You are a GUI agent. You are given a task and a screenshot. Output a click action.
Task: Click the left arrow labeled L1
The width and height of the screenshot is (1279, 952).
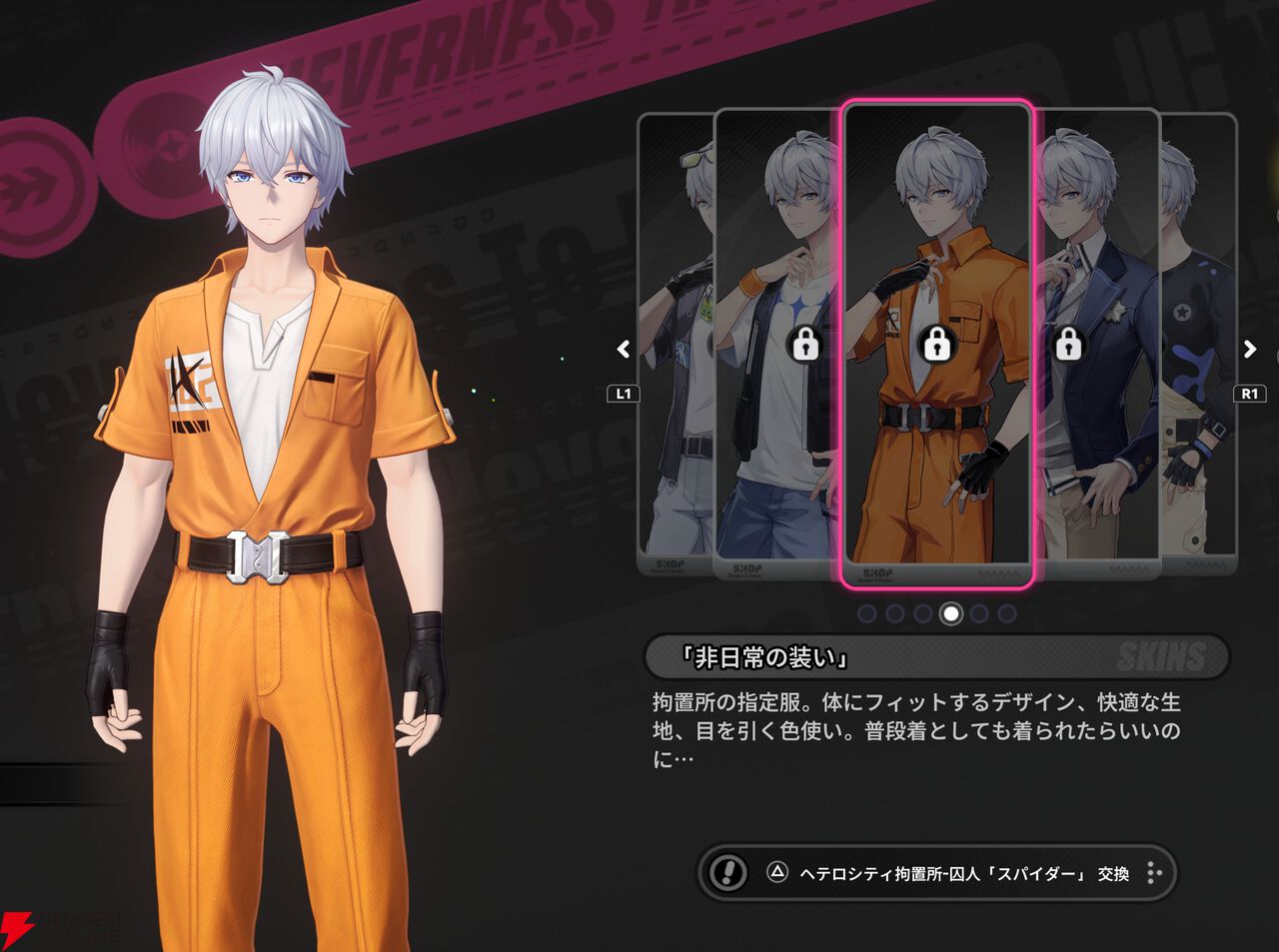622,350
